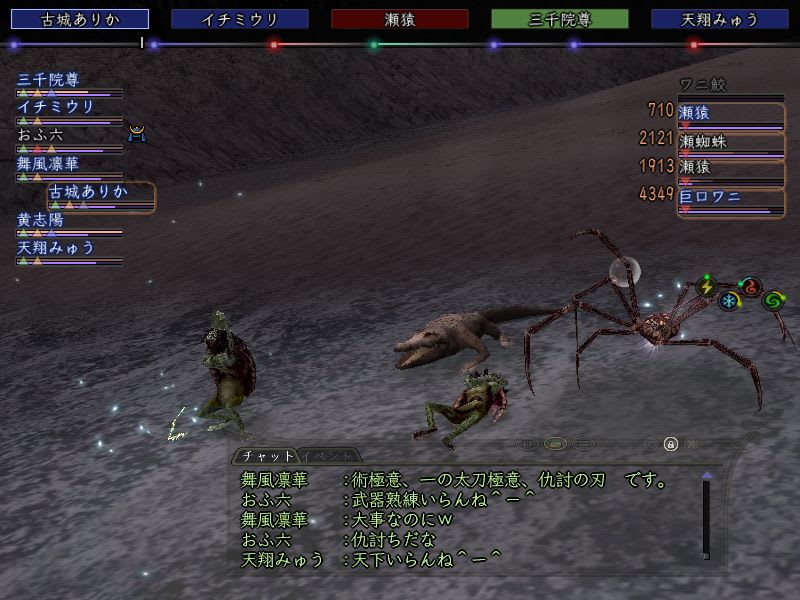Click the green swirl element icon
This screenshot has height=600, width=800.
click(772, 300)
